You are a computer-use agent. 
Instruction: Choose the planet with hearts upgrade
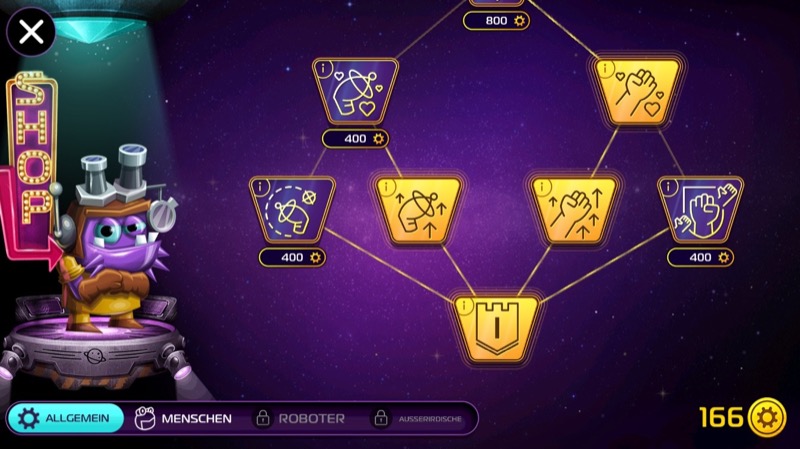357,91
